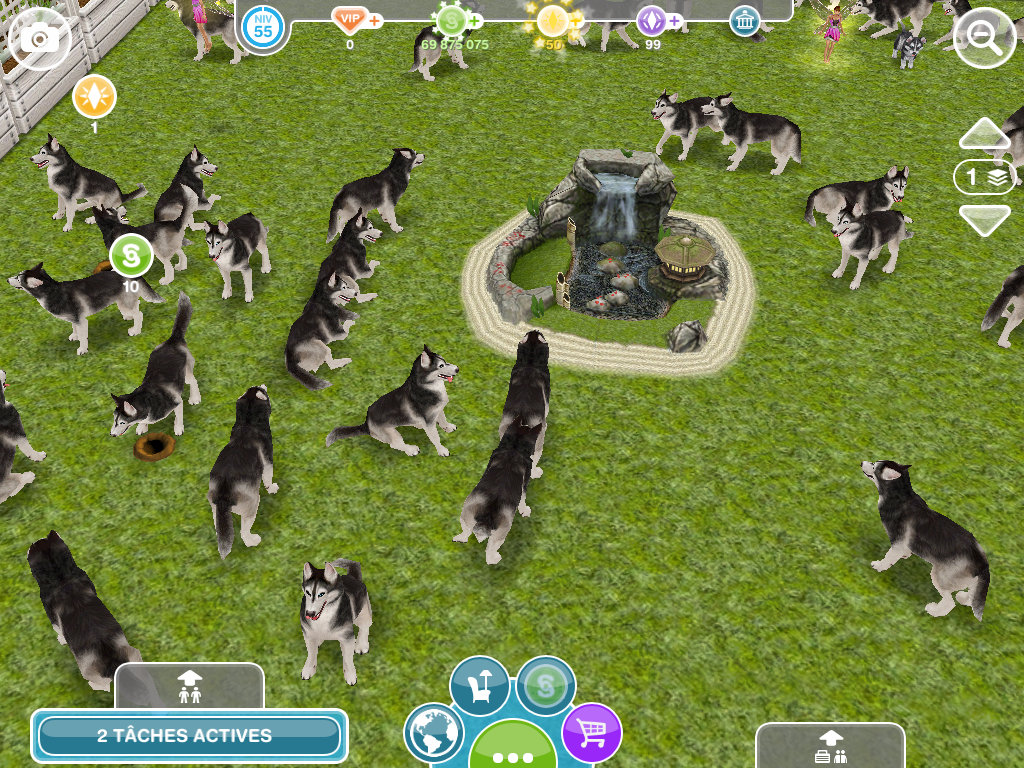
Task: Click the faded Simoleon button above the menu
Action: click(546, 685)
